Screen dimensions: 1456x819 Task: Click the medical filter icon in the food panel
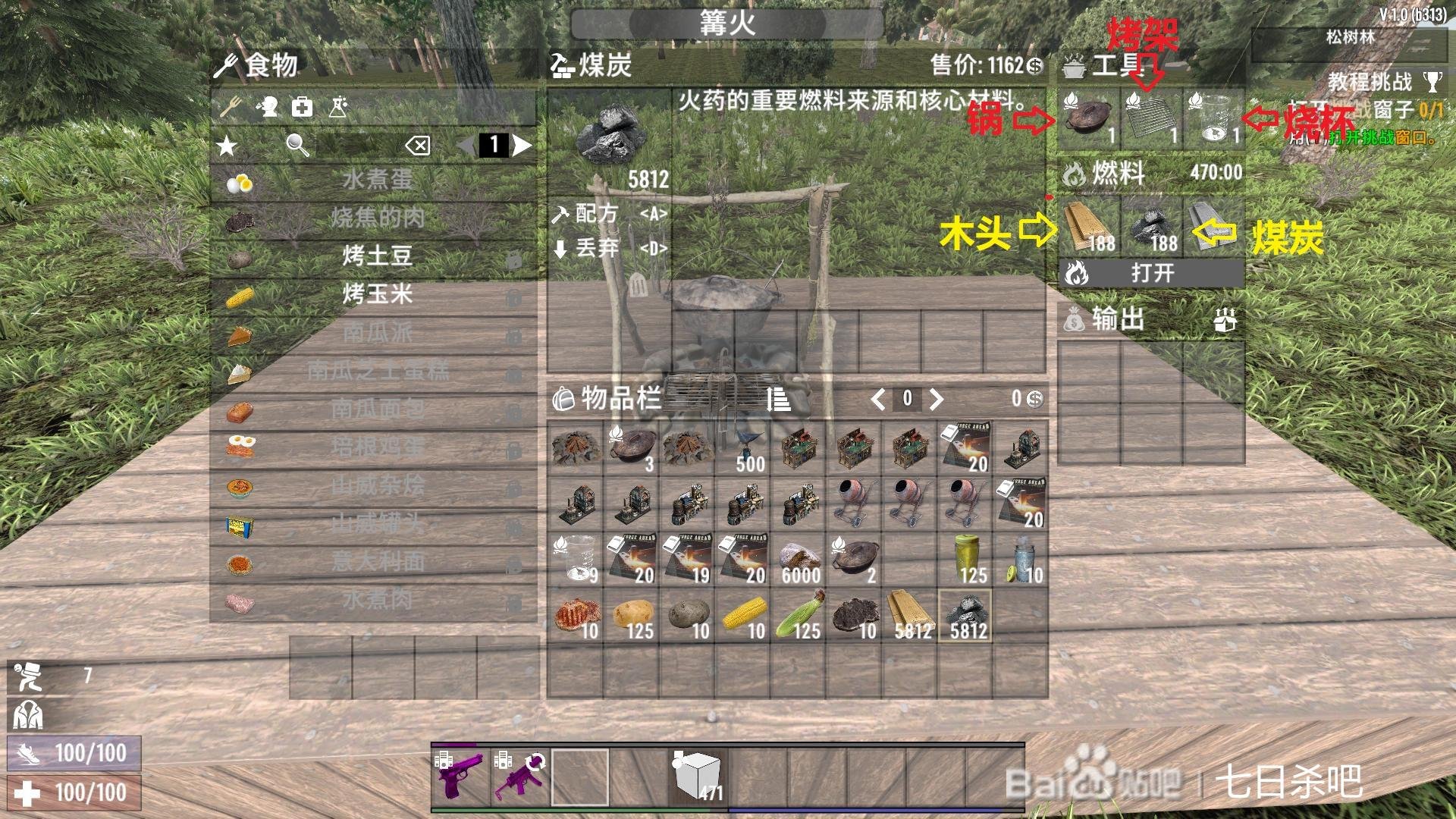[302, 108]
